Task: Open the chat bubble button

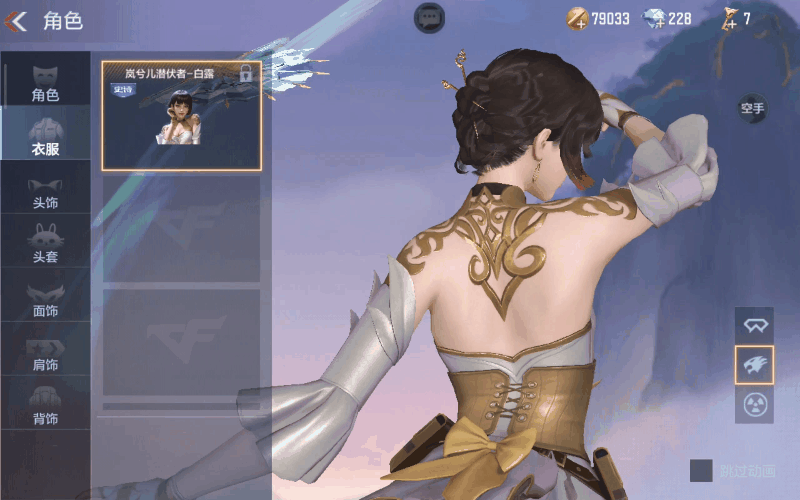Action: 430,17
